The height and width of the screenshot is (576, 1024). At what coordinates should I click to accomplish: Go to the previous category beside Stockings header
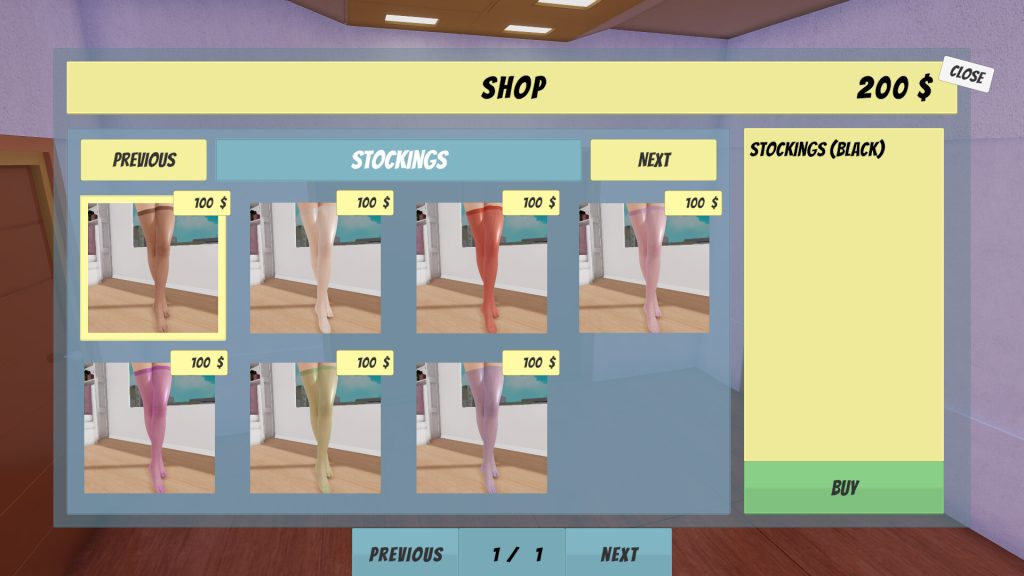pos(144,160)
